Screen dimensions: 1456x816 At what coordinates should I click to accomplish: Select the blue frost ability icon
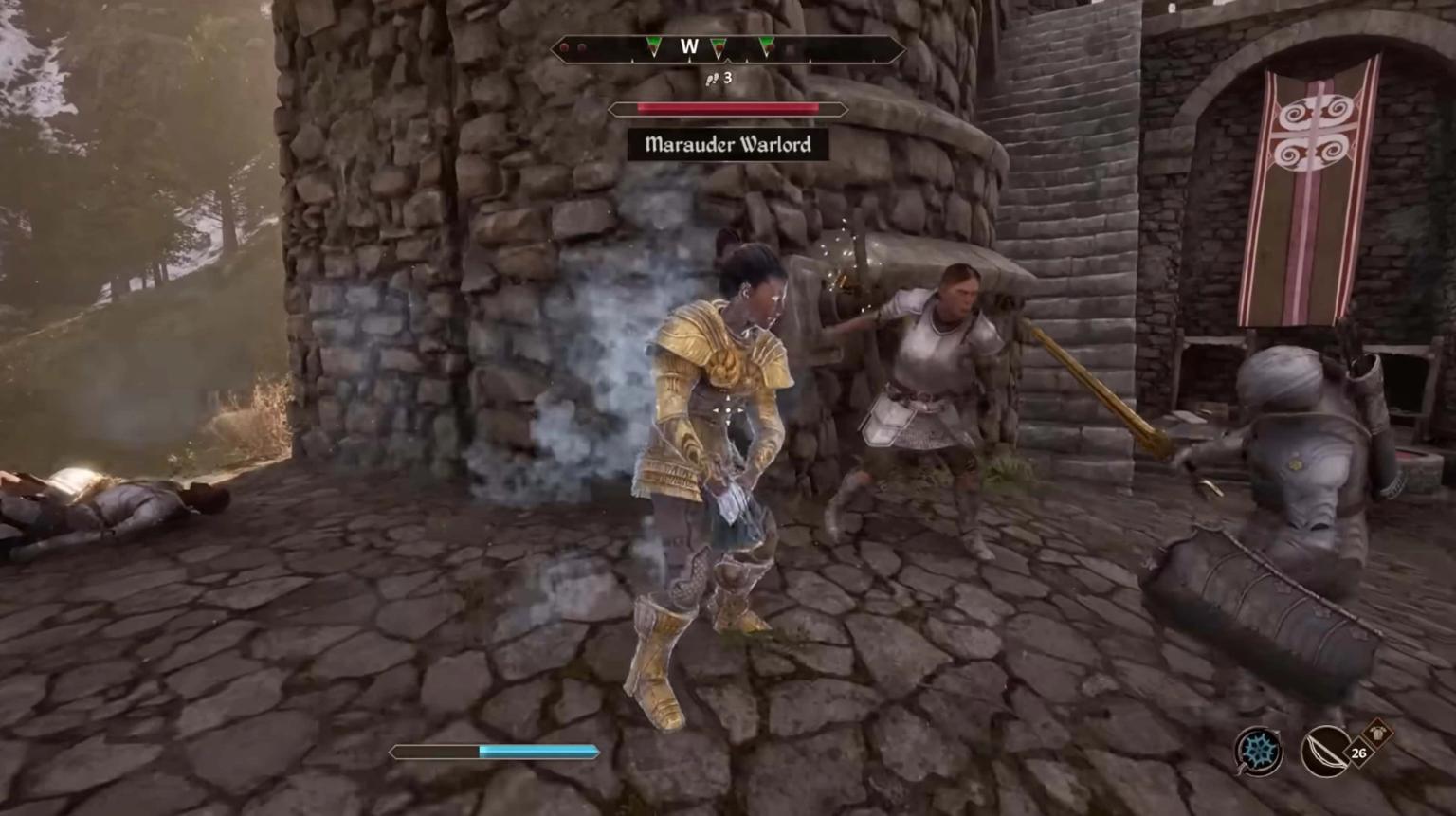click(x=1259, y=752)
